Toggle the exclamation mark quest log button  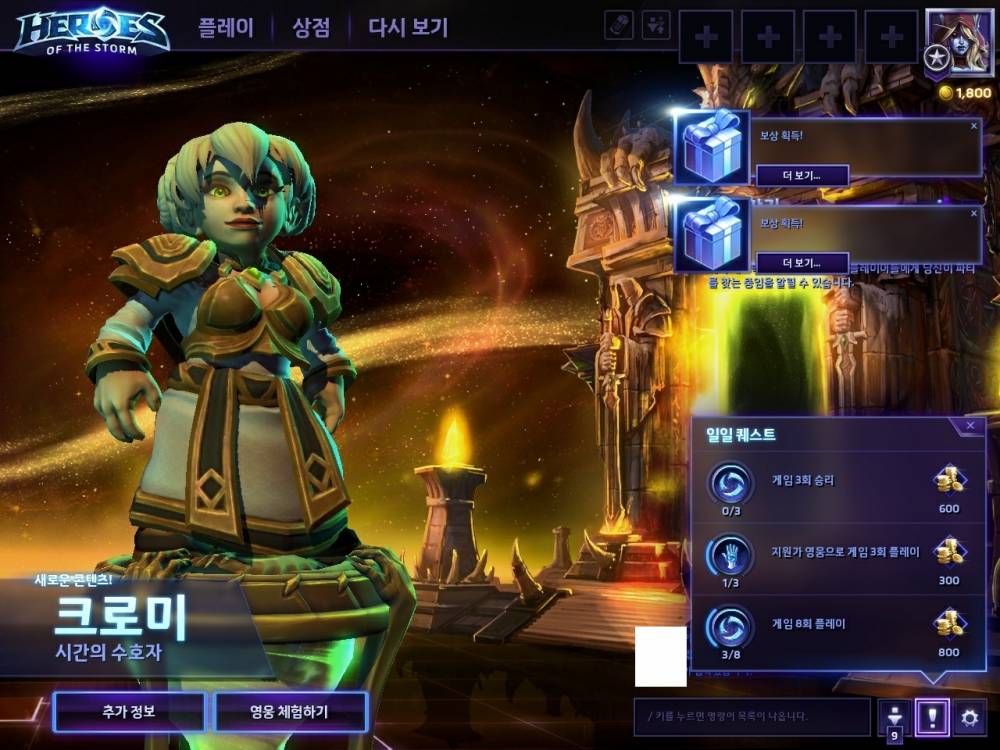point(932,716)
